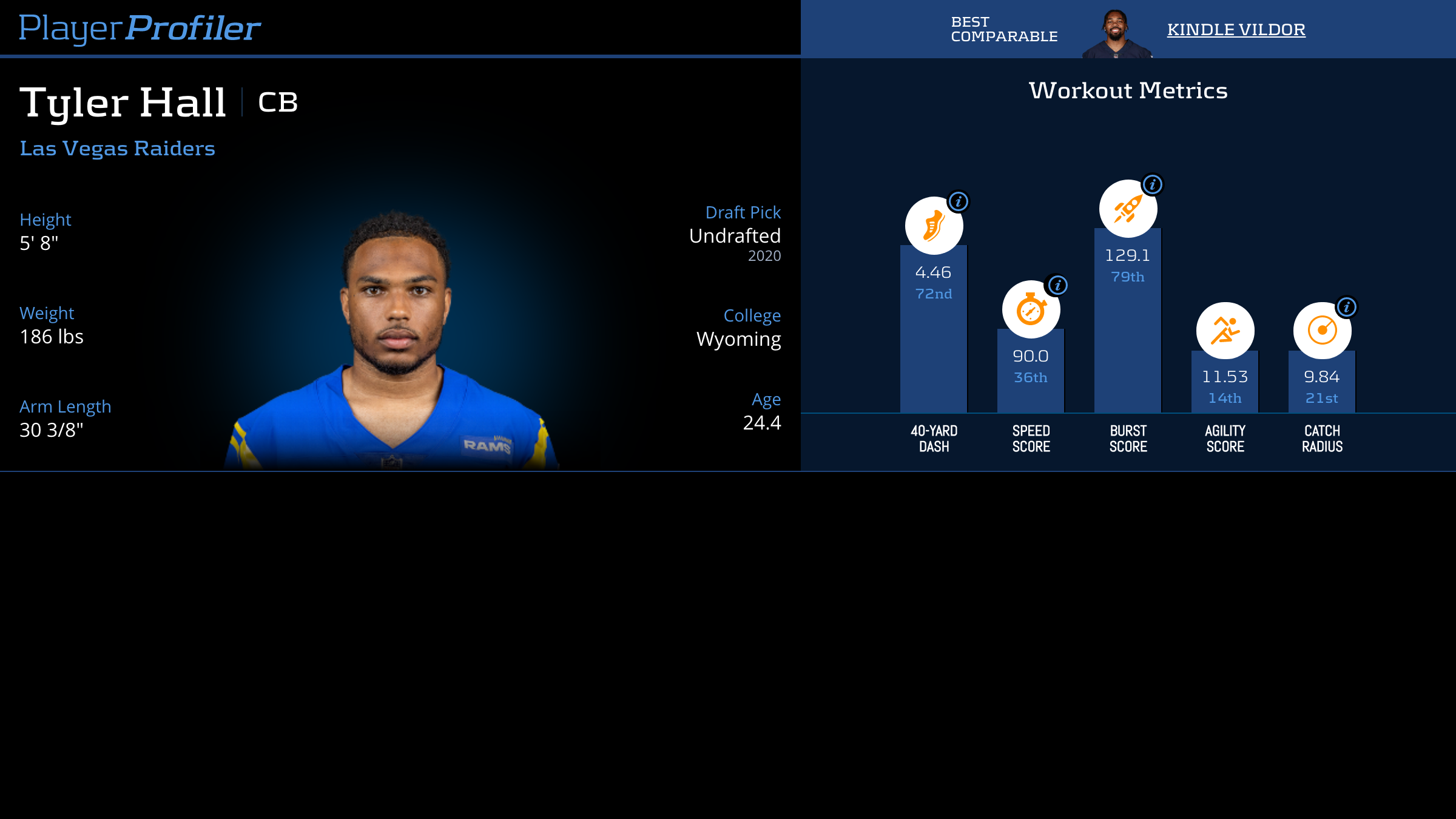Click Kindle Vildor's headshot thumbnail

[1116, 34]
